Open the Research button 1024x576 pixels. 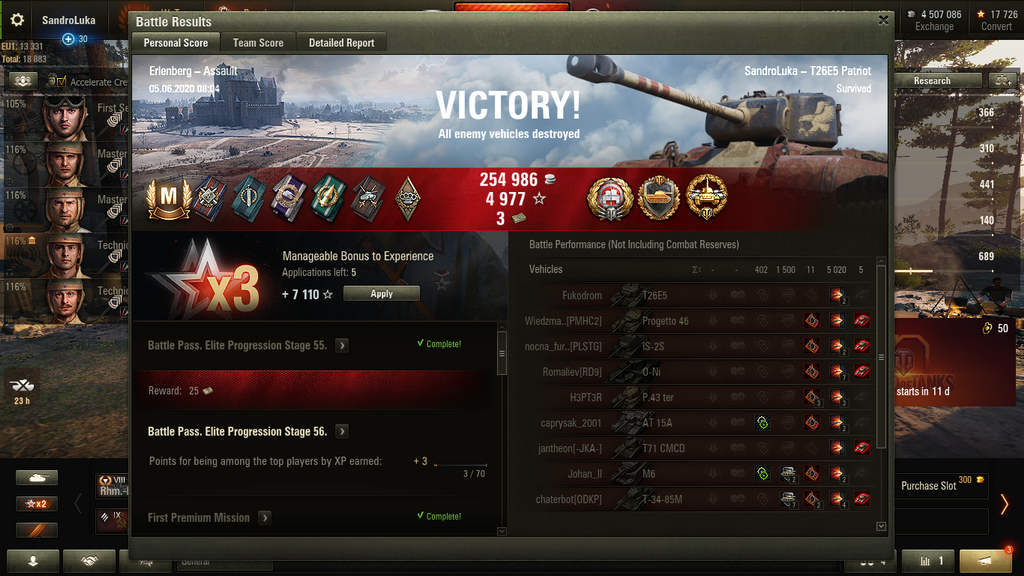click(x=932, y=80)
